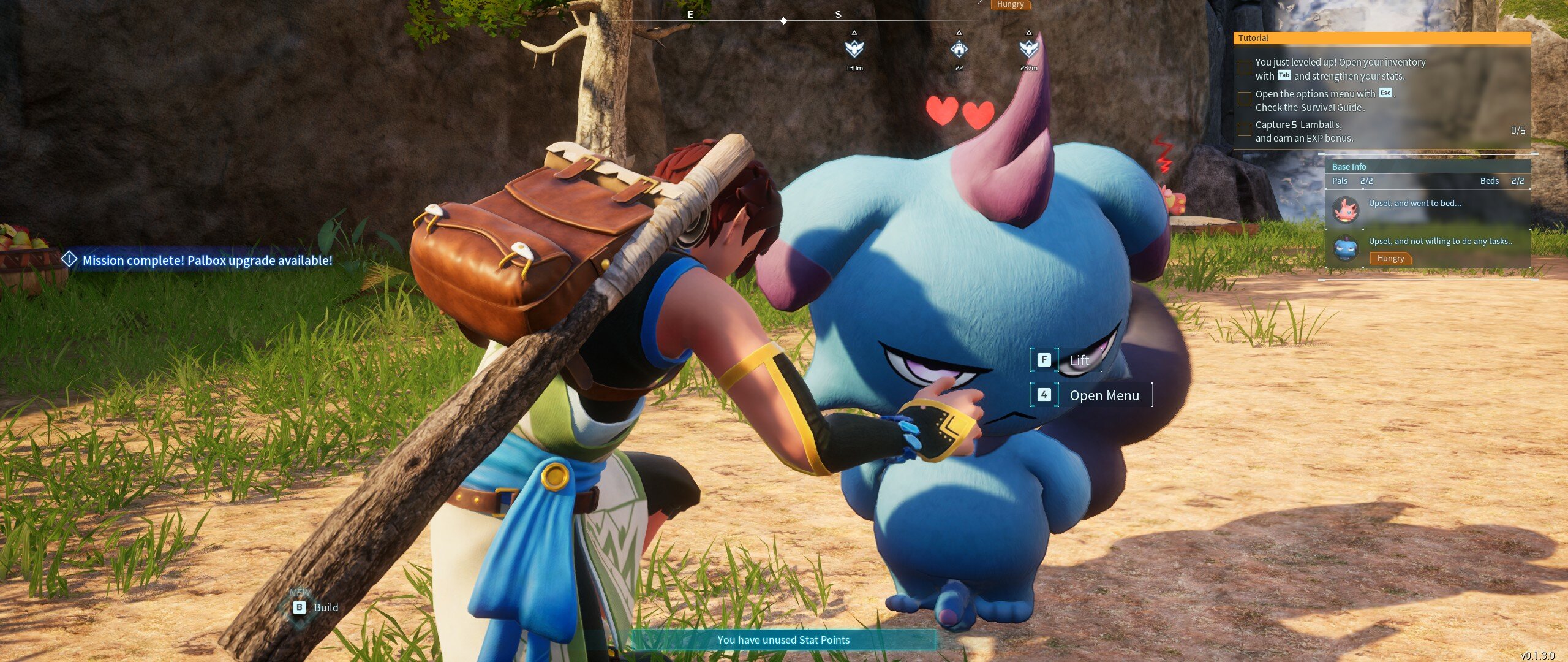This screenshot has width=1568, height=662.
Task: Open the Palbox upgrade mission notification
Action: (199, 261)
